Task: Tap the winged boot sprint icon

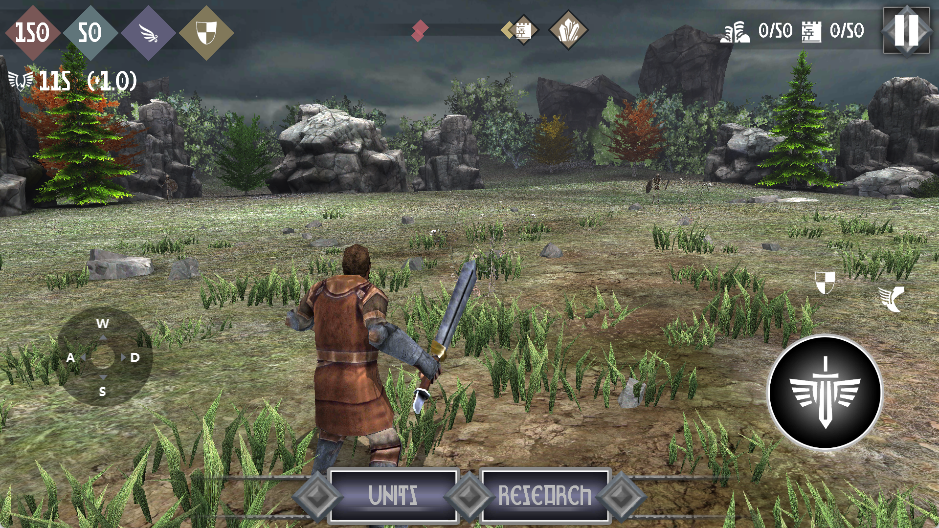Action: click(888, 297)
